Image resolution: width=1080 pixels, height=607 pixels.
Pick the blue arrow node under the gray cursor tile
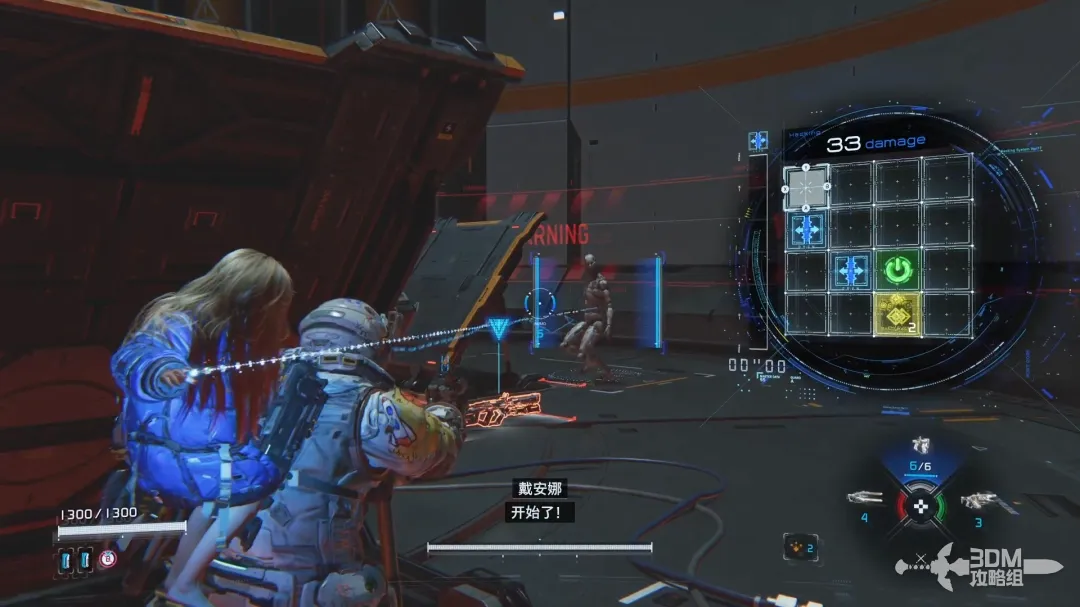coord(807,229)
